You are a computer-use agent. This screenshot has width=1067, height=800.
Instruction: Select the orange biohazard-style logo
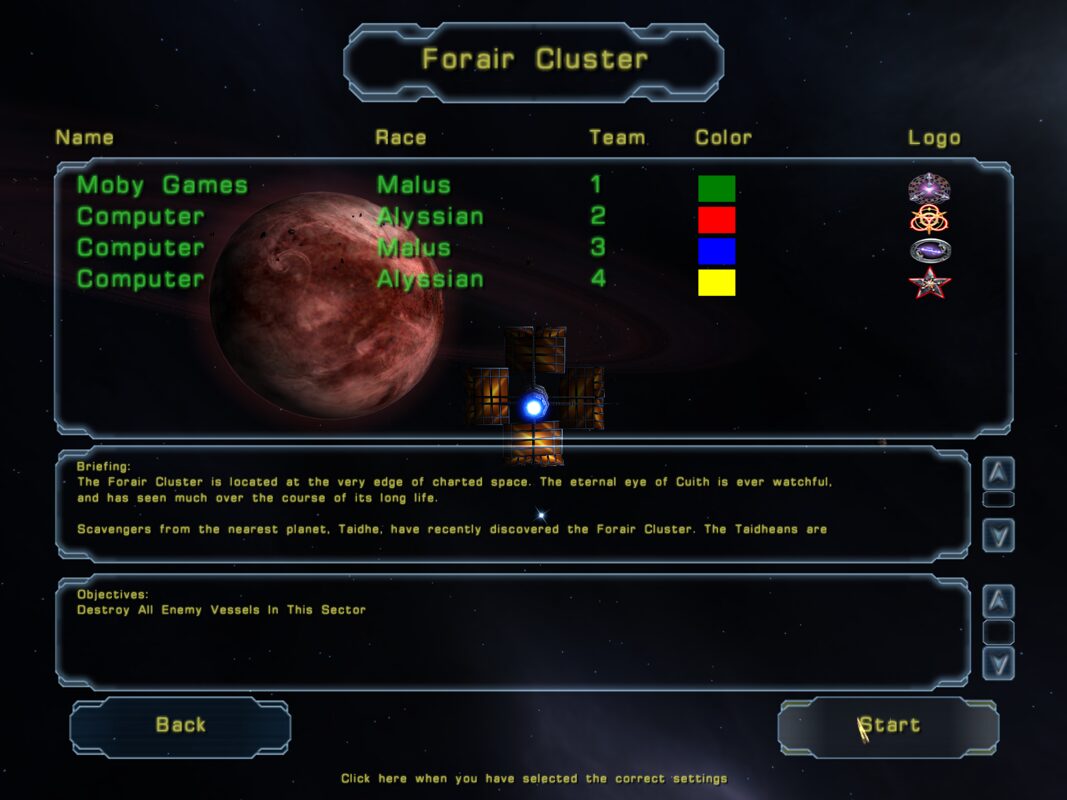click(929, 219)
